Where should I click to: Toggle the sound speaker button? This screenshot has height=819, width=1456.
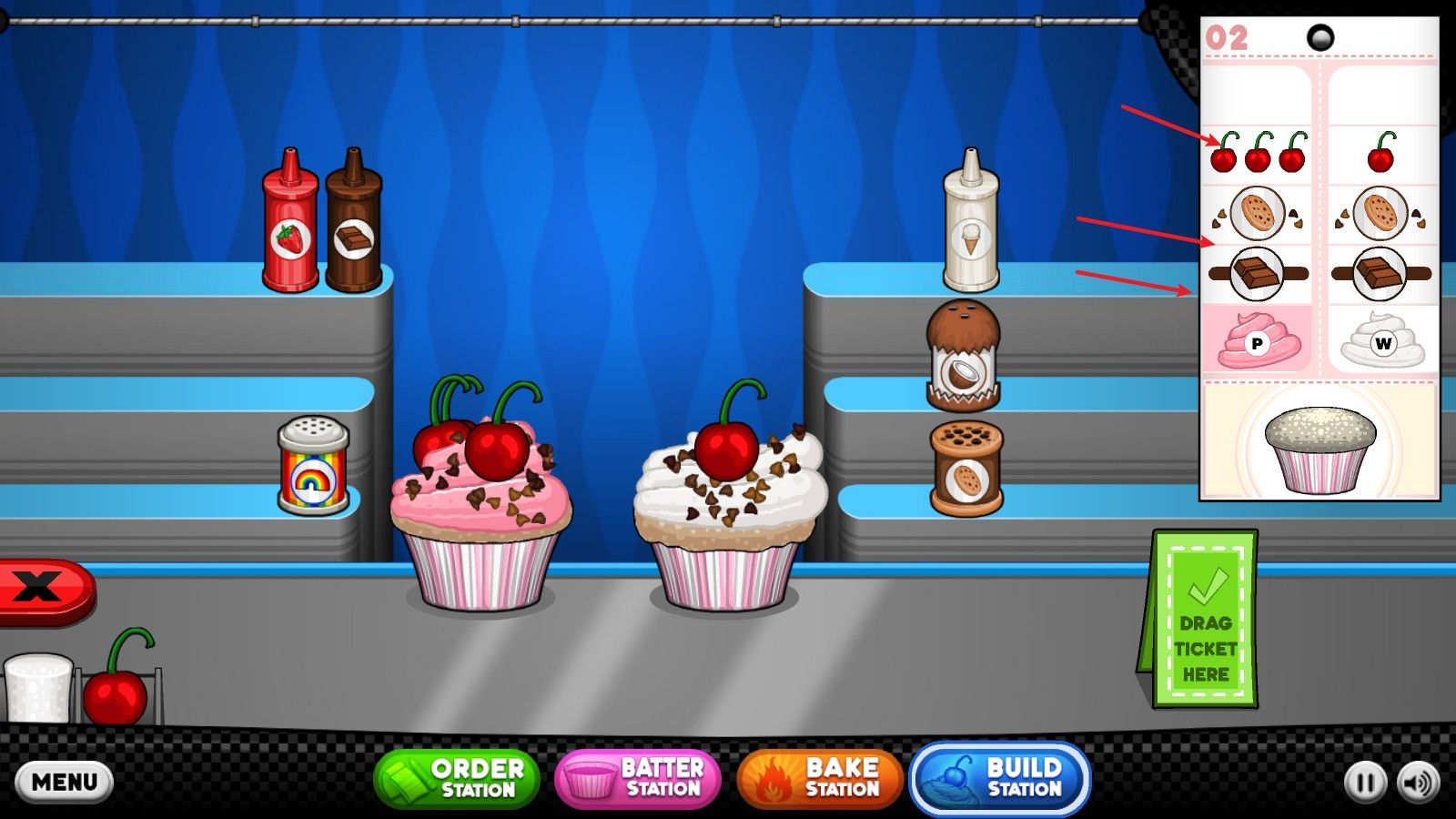point(1419,783)
